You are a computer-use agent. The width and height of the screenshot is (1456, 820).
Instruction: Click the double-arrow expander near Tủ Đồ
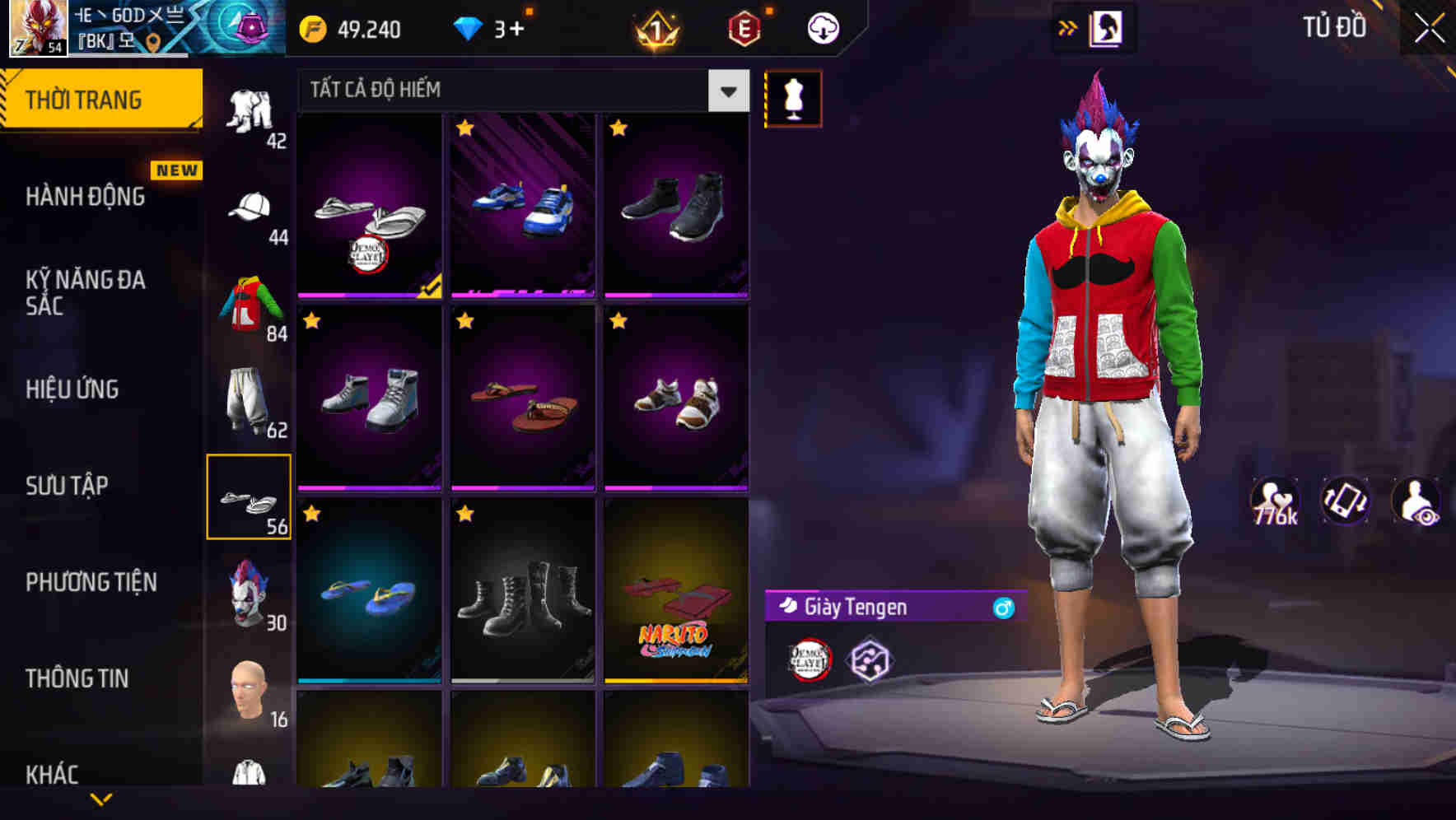click(x=1066, y=27)
